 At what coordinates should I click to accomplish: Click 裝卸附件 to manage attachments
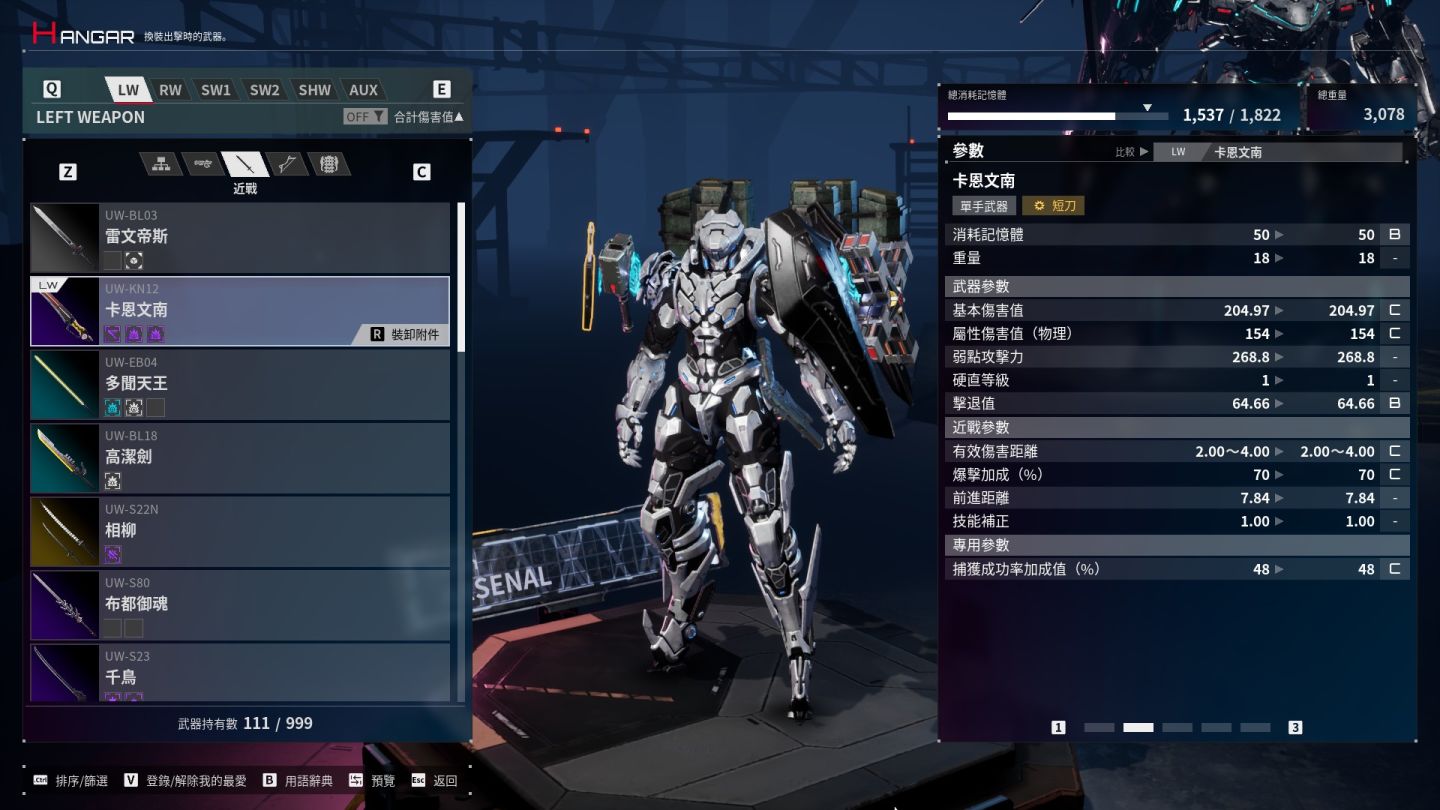click(x=405, y=335)
